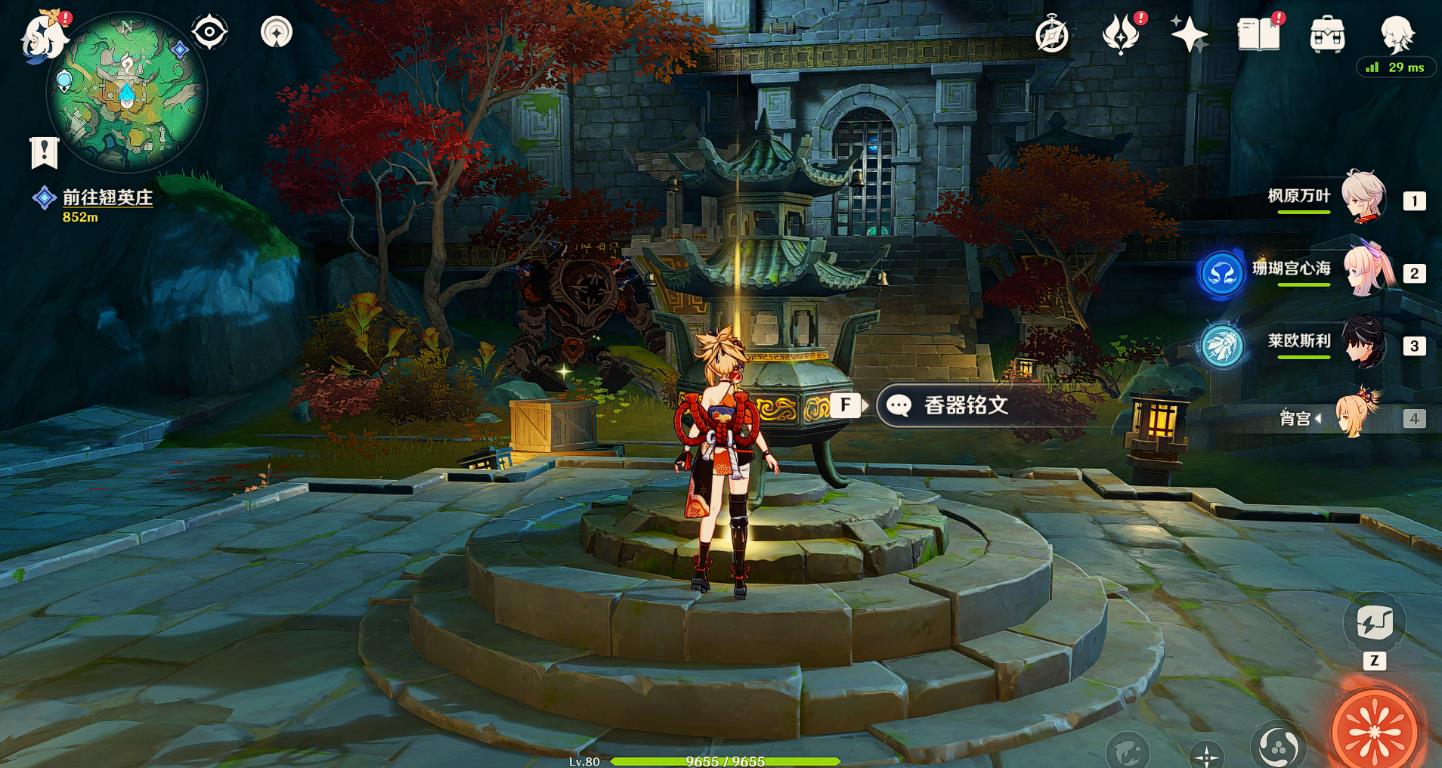Open the compass events icon
The height and width of the screenshot is (768, 1442).
point(1052,36)
